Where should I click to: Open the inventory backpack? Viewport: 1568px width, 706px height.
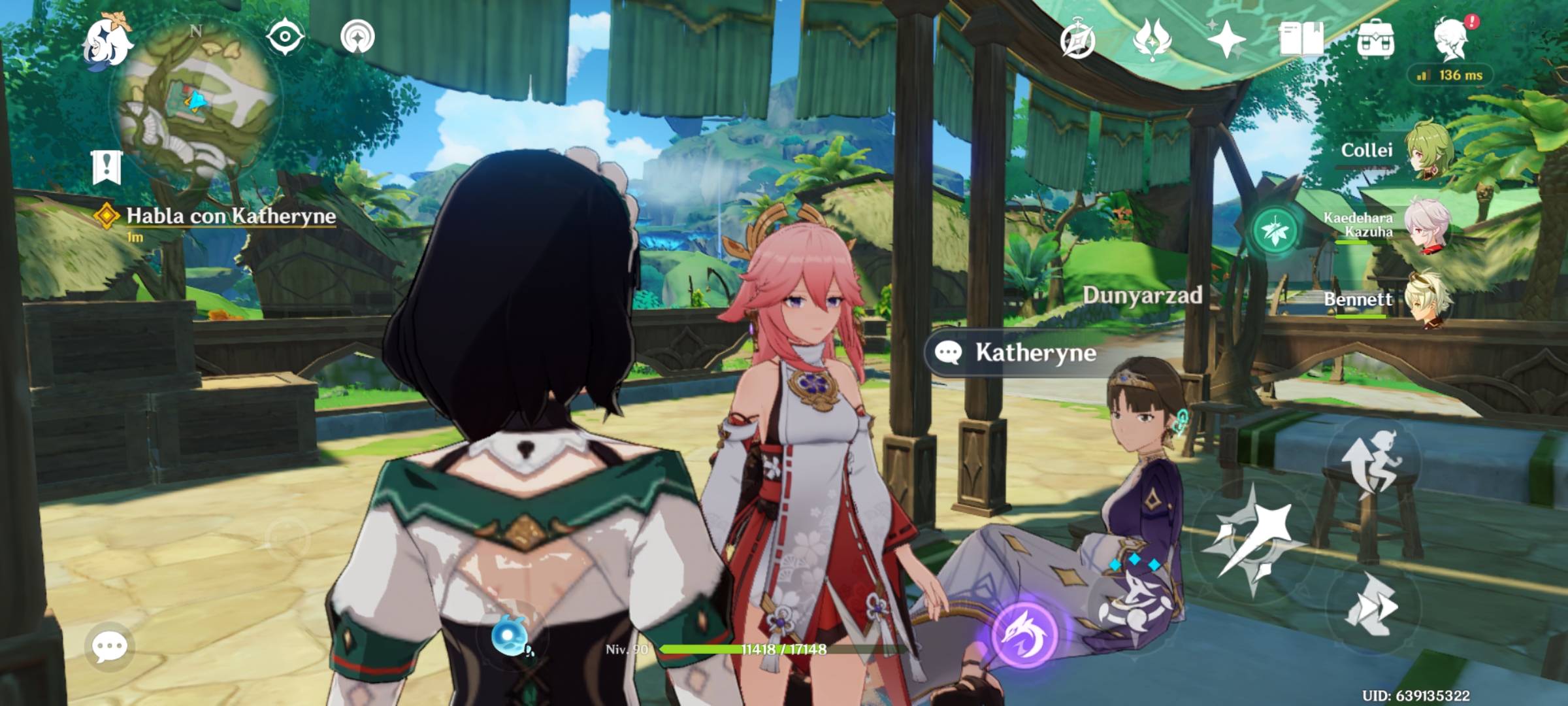pyautogui.click(x=1377, y=38)
